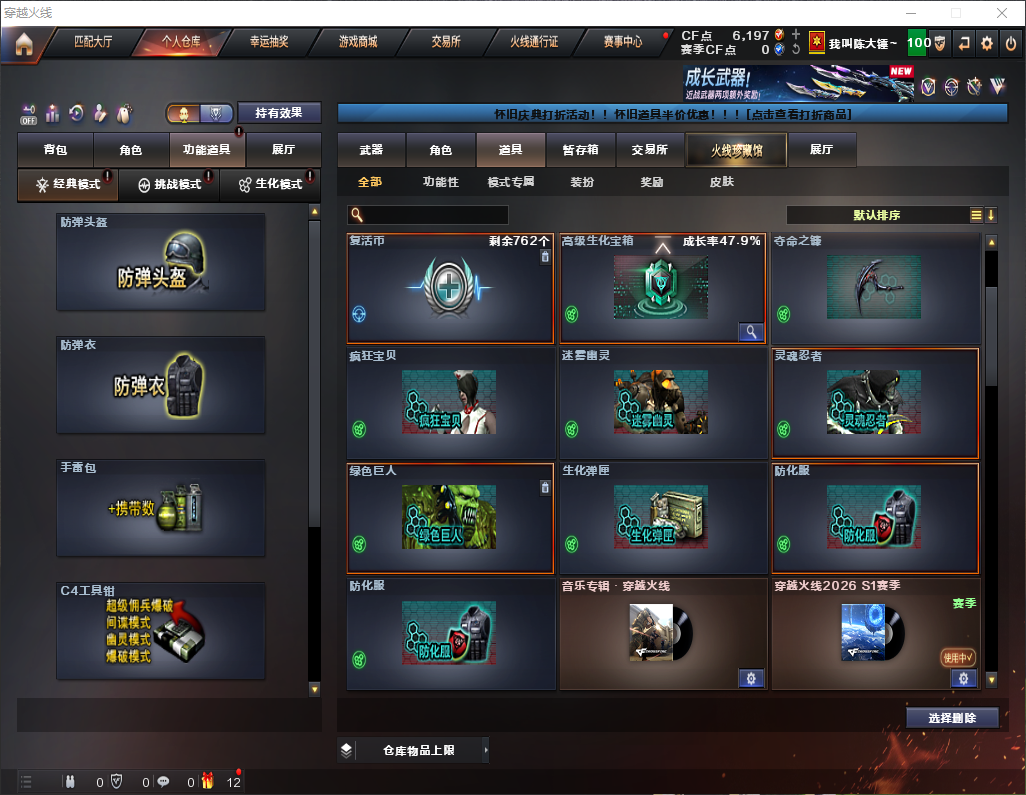Select the 复活币 item slot
Screen dimensions: 1026x795
(450, 290)
